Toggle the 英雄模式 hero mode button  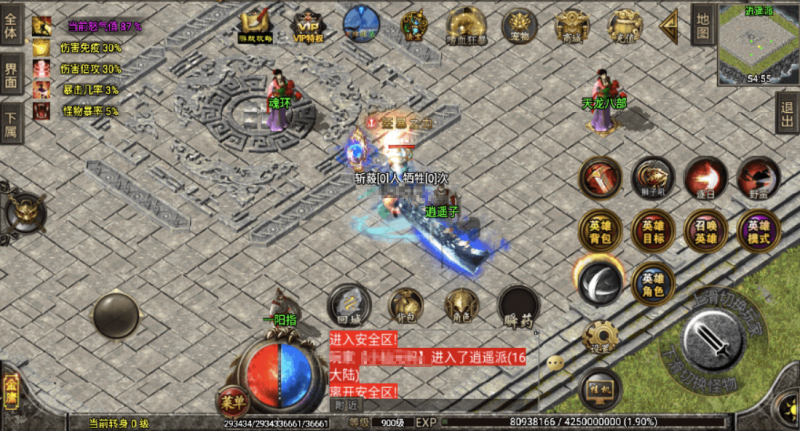(758, 231)
